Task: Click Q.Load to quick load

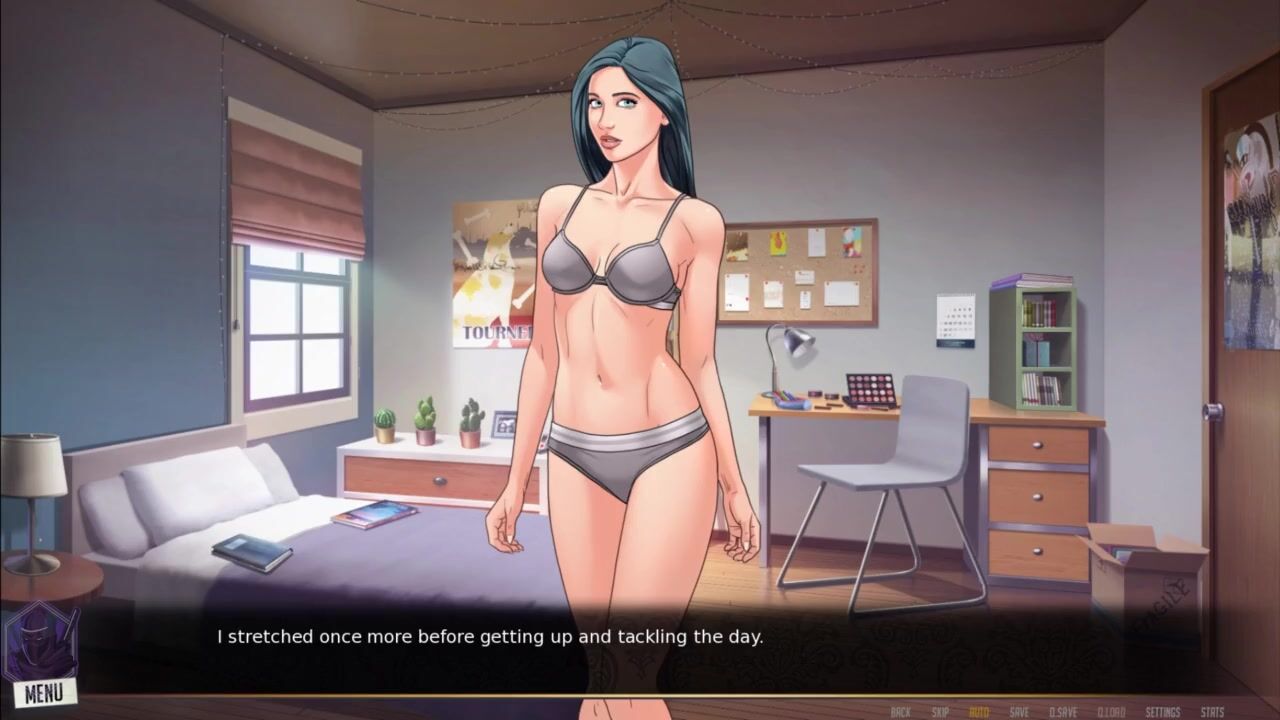Action: pos(1111,712)
